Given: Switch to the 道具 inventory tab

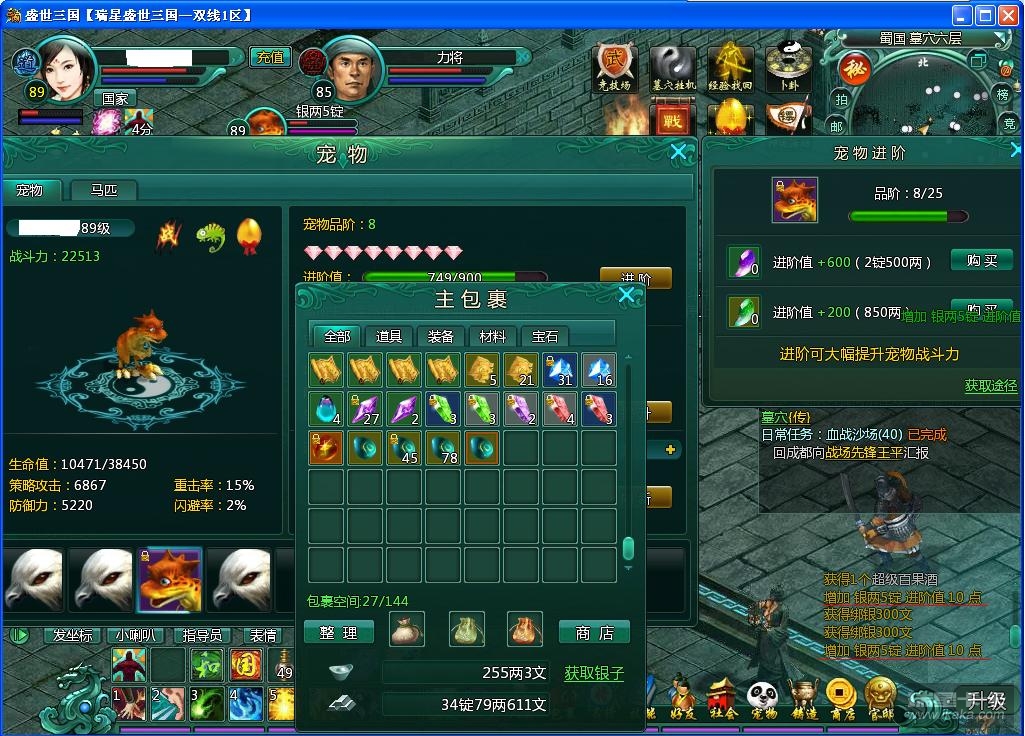Looking at the screenshot, I should [389, 336].
